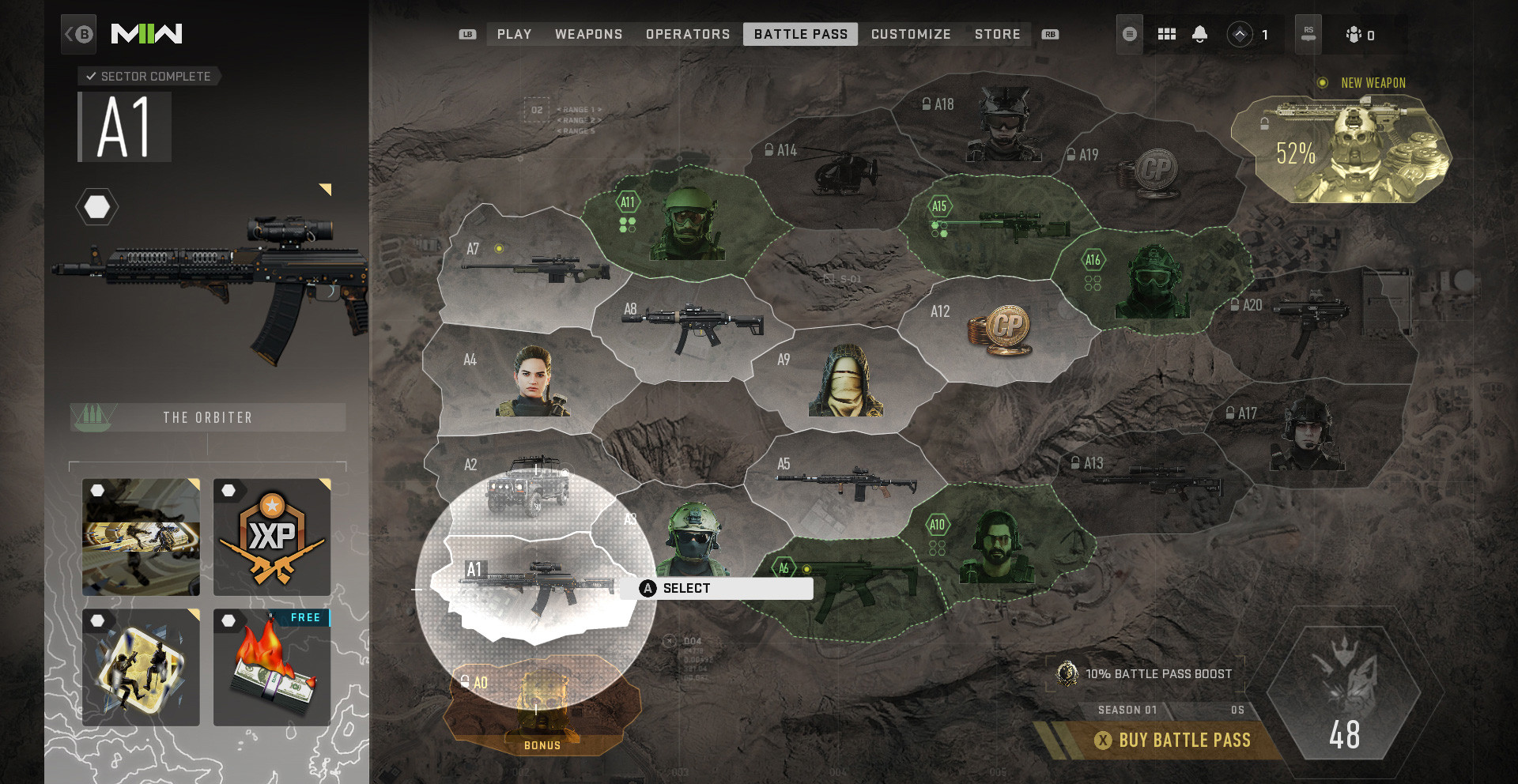Expand the RB navigation bumper control
1518x784 pixels.
pos(1050,34)
